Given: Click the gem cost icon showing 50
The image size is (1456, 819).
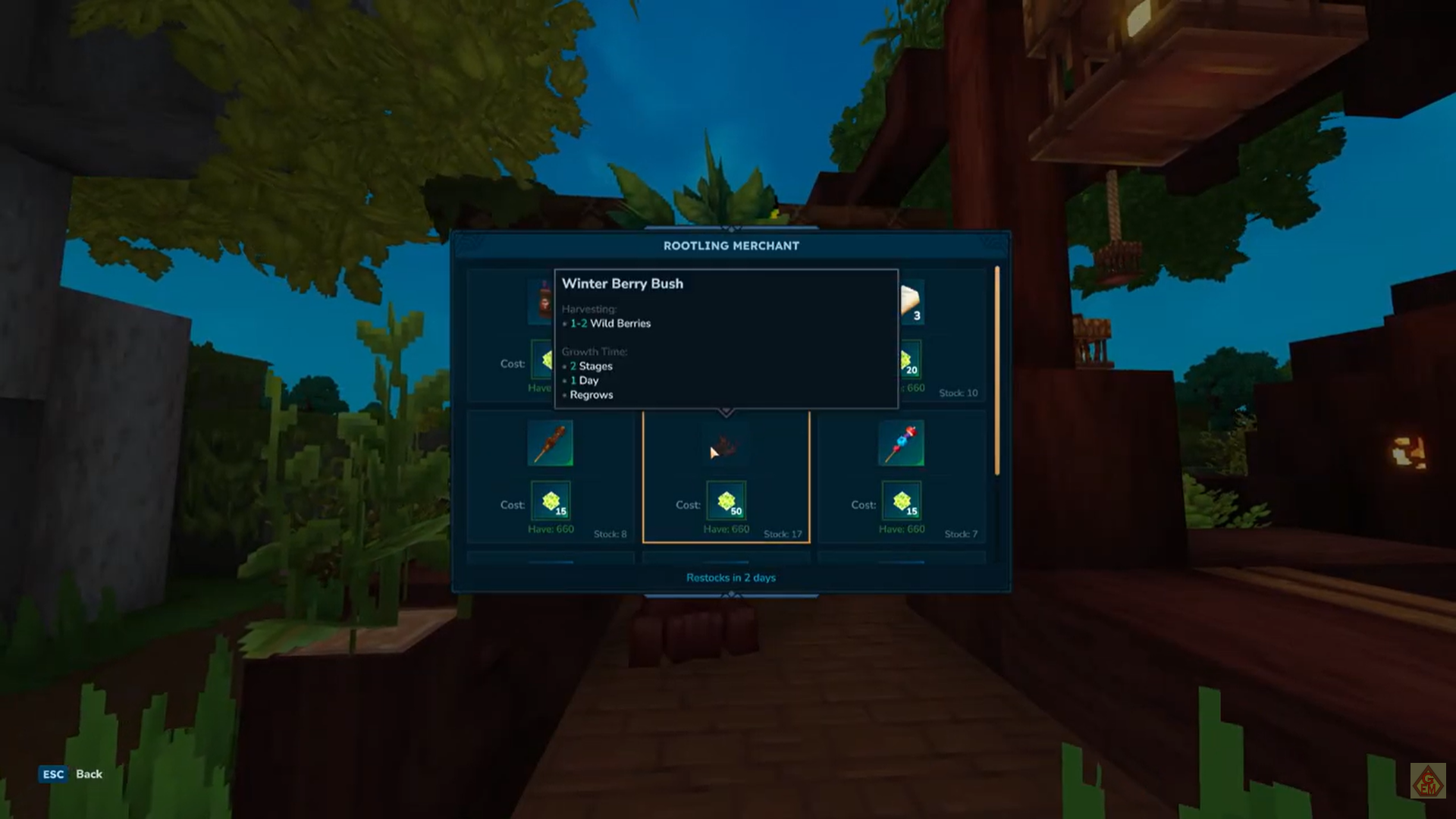Looking at the screenshot, I should coord(726,501).
